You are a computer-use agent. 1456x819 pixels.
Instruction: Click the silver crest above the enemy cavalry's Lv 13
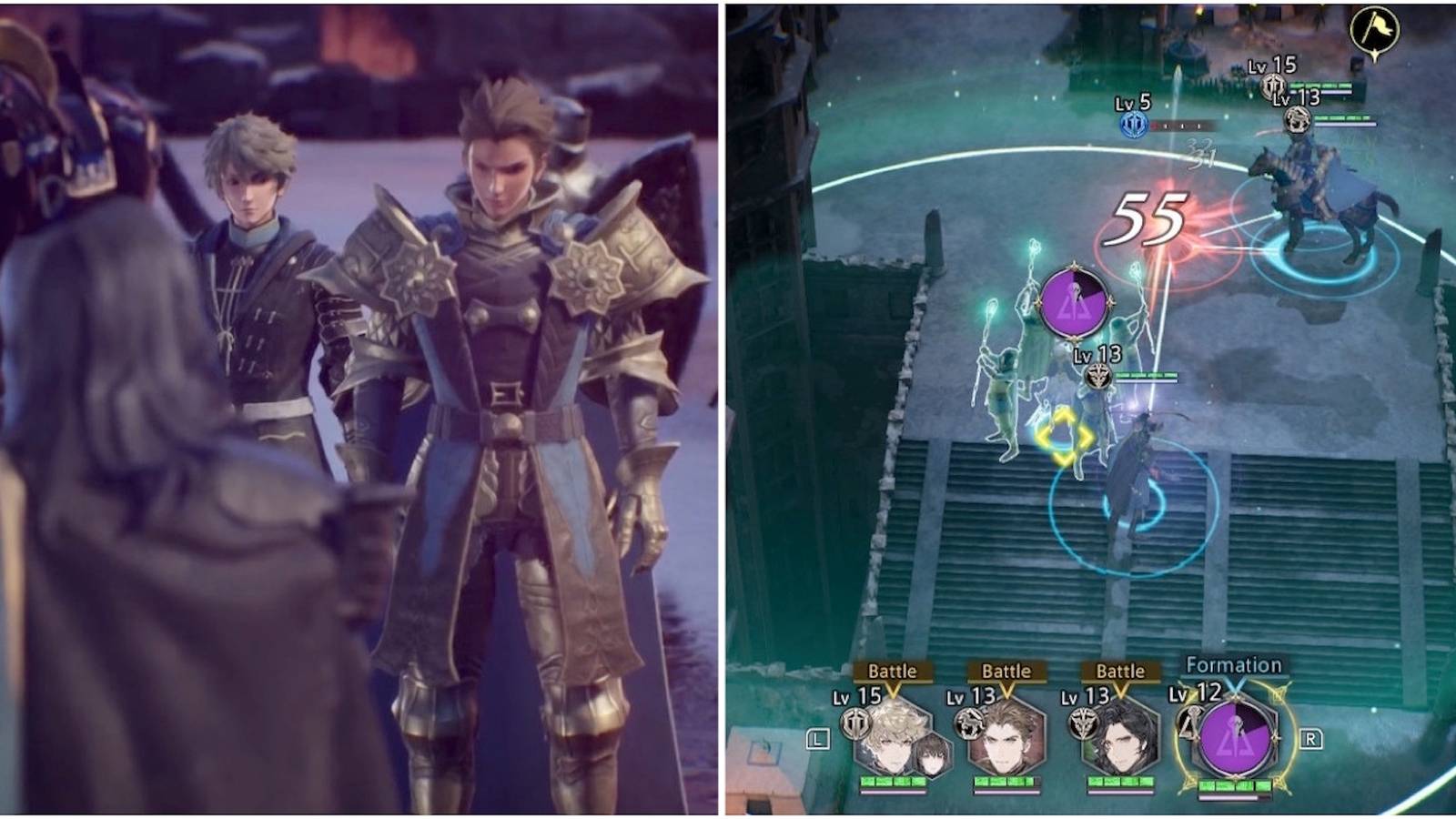click(1298, 118)
